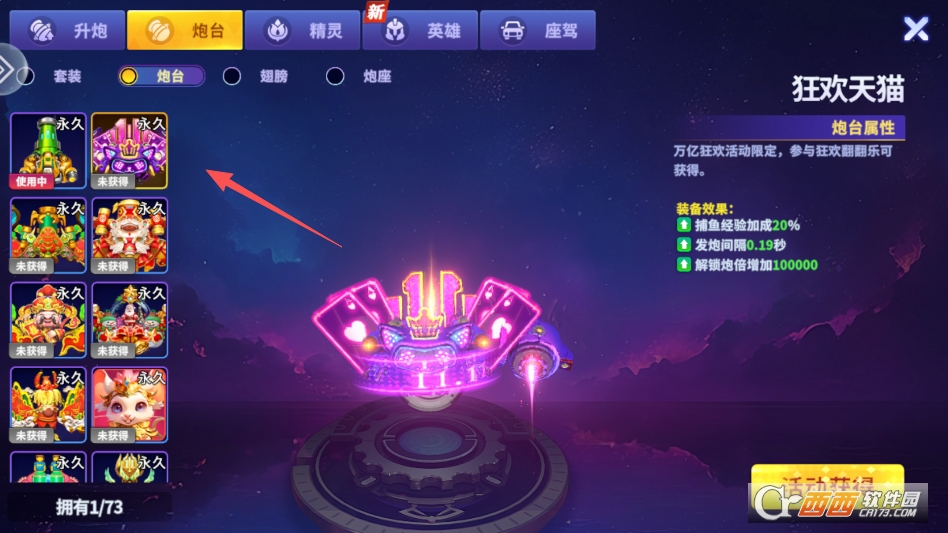
Task: Select the Santa Claus cannon thumbnail
Action: click(x=130, y=321)
